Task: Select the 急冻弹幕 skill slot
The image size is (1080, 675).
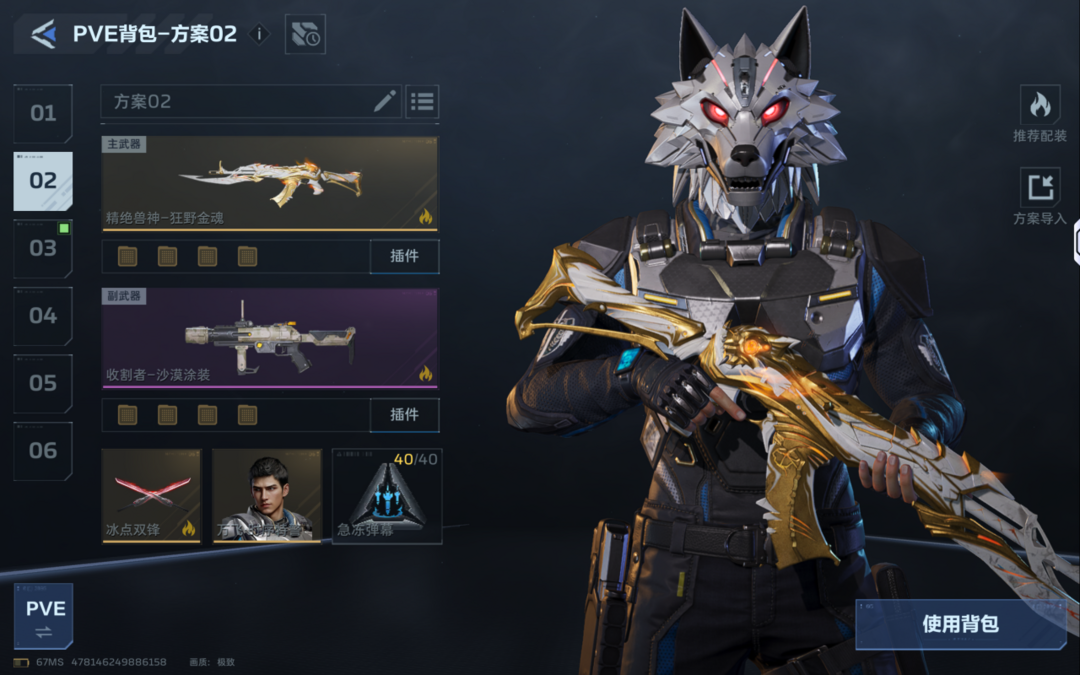Action: (387, 496)
